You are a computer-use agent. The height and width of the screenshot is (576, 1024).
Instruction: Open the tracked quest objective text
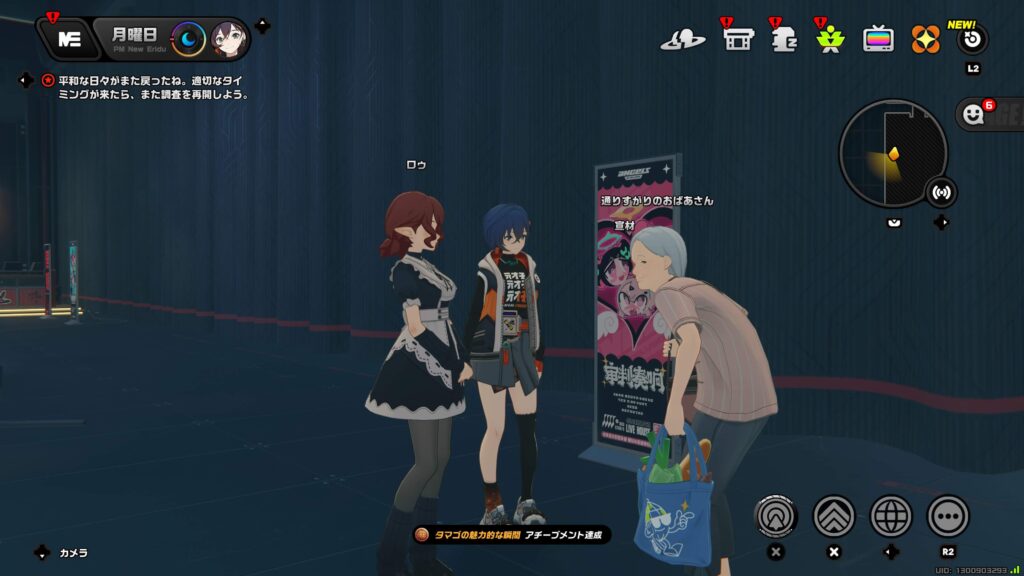pyautogui.click(x=152, y=87)
